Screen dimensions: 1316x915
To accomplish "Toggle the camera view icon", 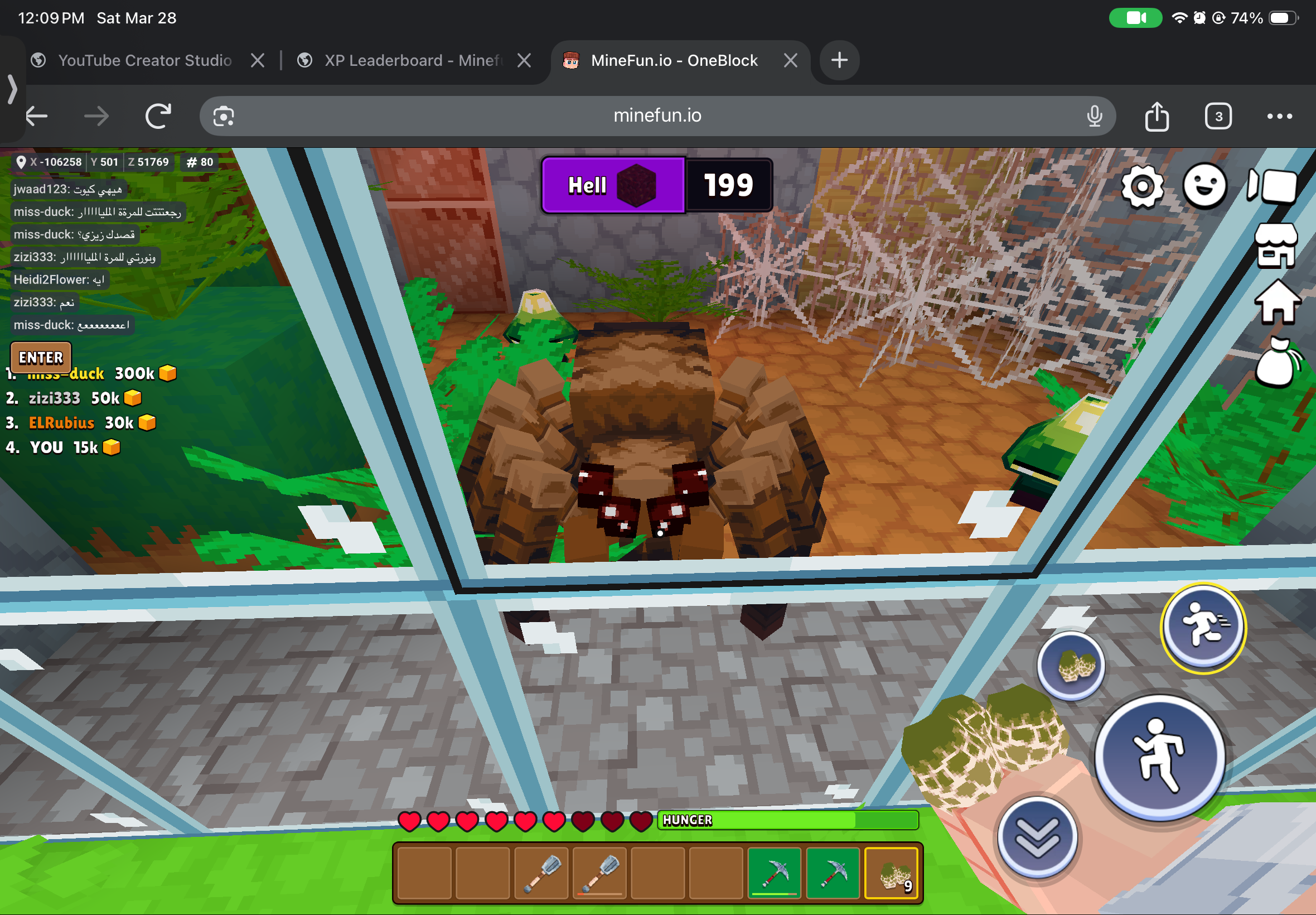I will click(1272, 186).
